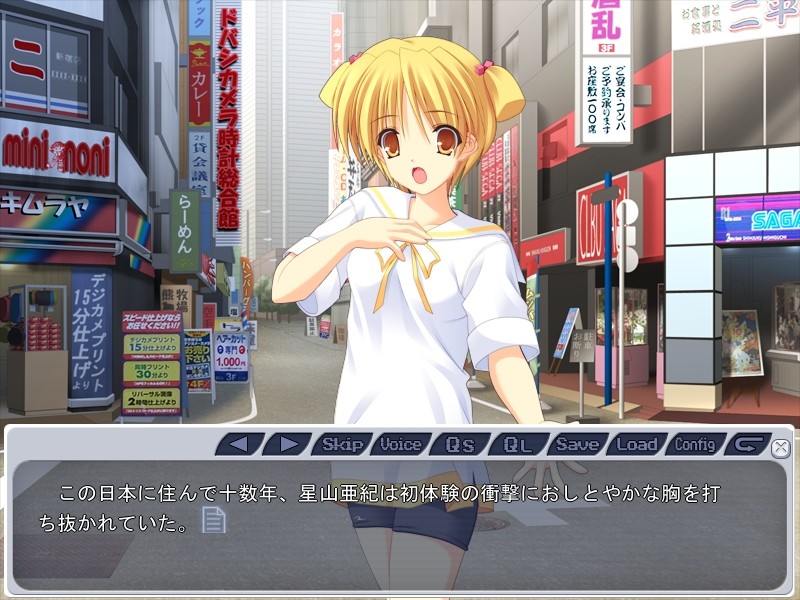Open the Load menu
Screen dimensions: 800x600
click(x=636, y=444)
